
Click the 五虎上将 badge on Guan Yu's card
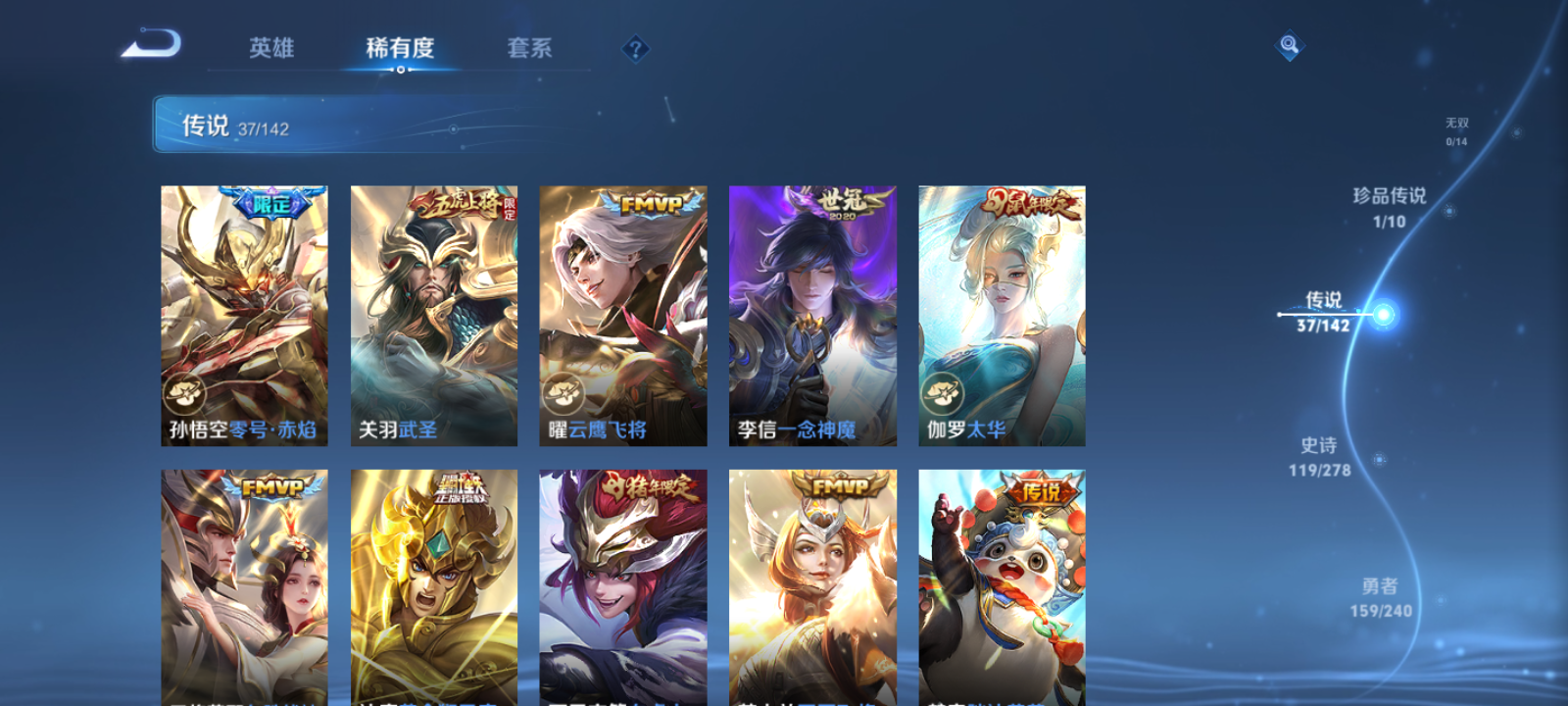coord(456,203)
